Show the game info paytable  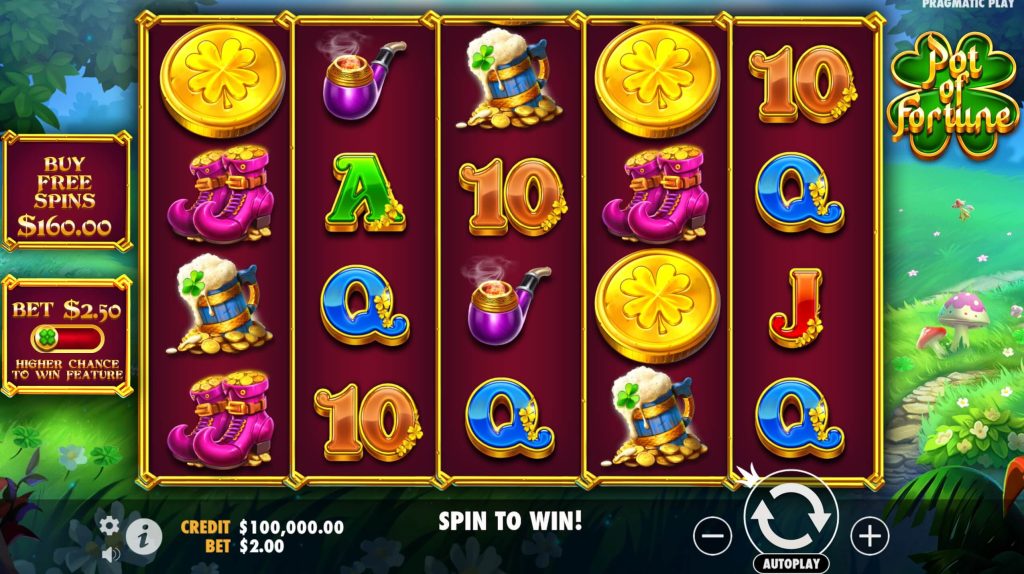coord(144,537)
